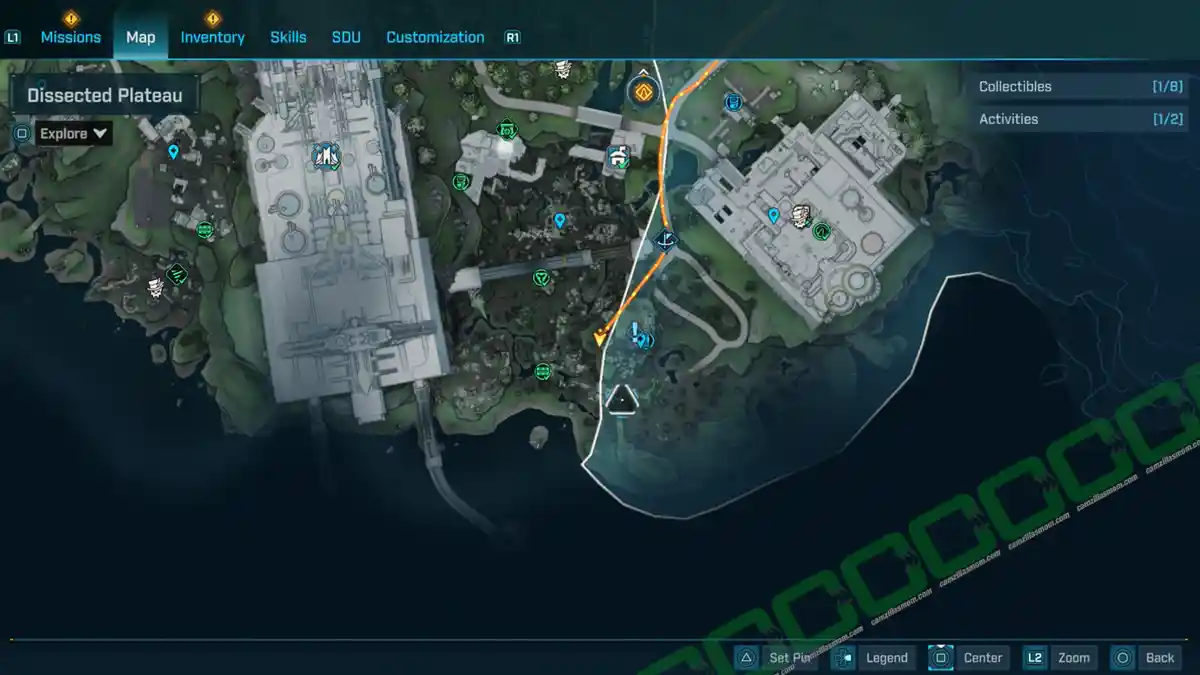The image size is (1200, 675).
Task: Select the green striped diamond marker near the coast
Action: pos(178,271)
